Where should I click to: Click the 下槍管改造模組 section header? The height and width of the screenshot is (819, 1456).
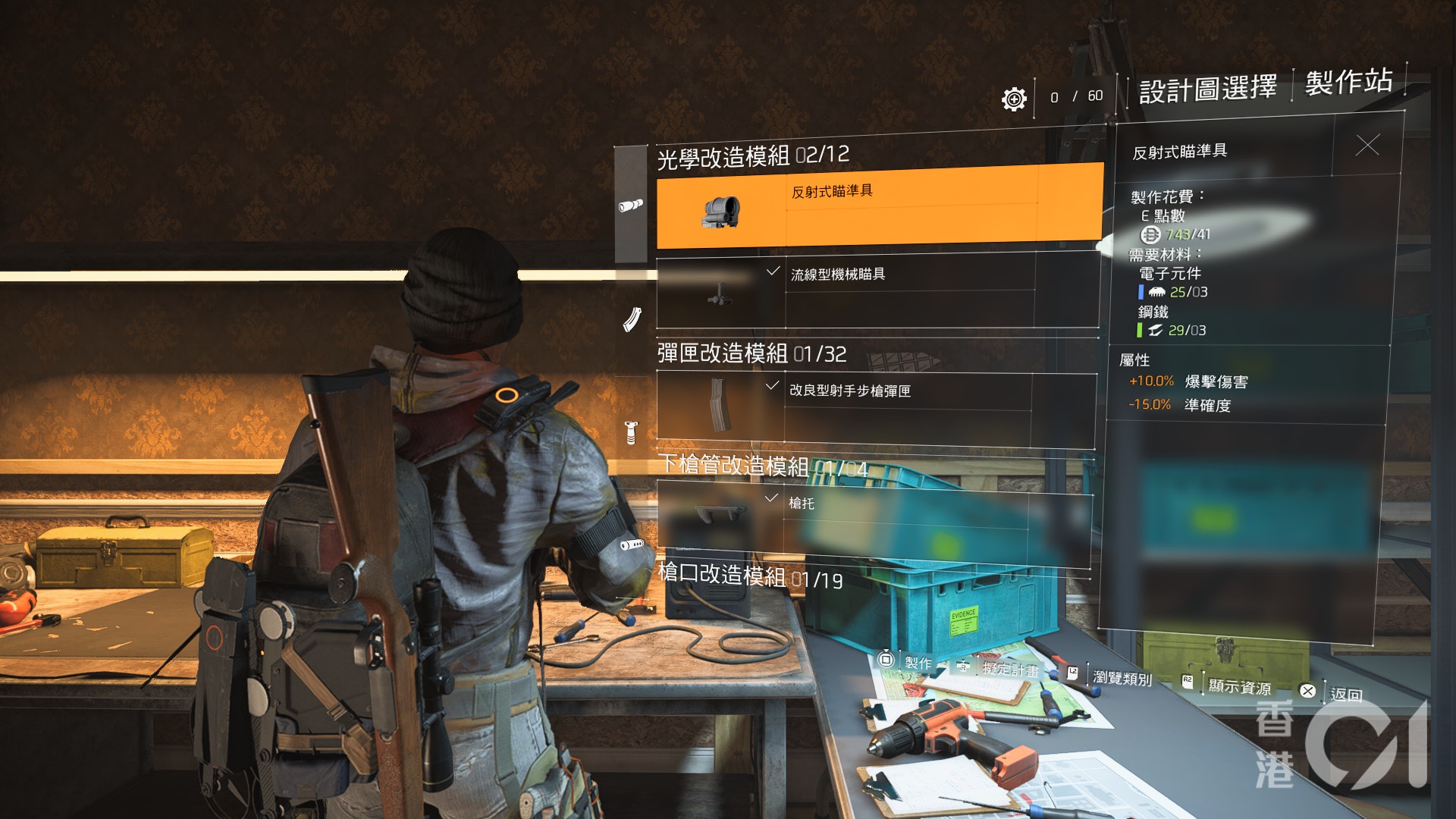tap(761, 466)
